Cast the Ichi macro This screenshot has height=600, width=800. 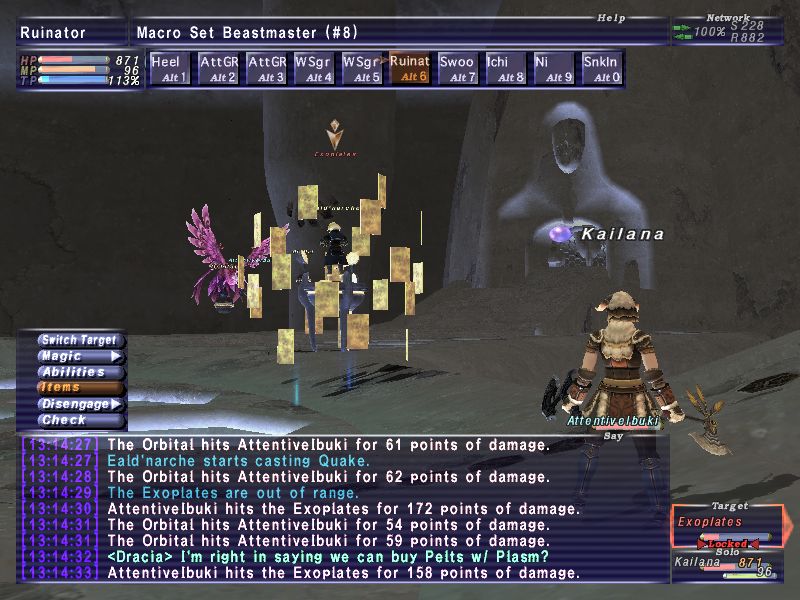(506, 68)
